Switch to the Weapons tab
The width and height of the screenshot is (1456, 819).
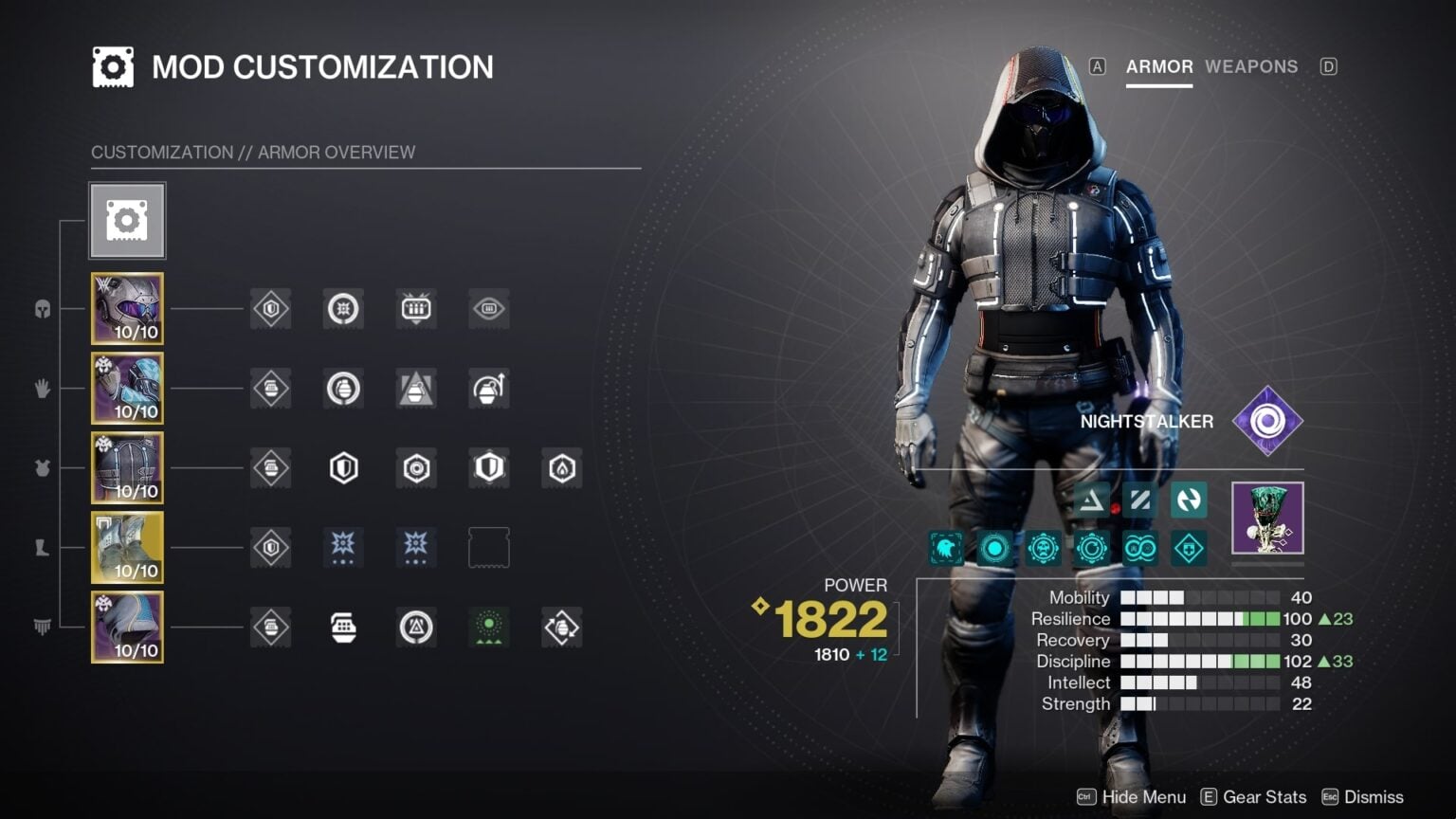(1251, 66)
